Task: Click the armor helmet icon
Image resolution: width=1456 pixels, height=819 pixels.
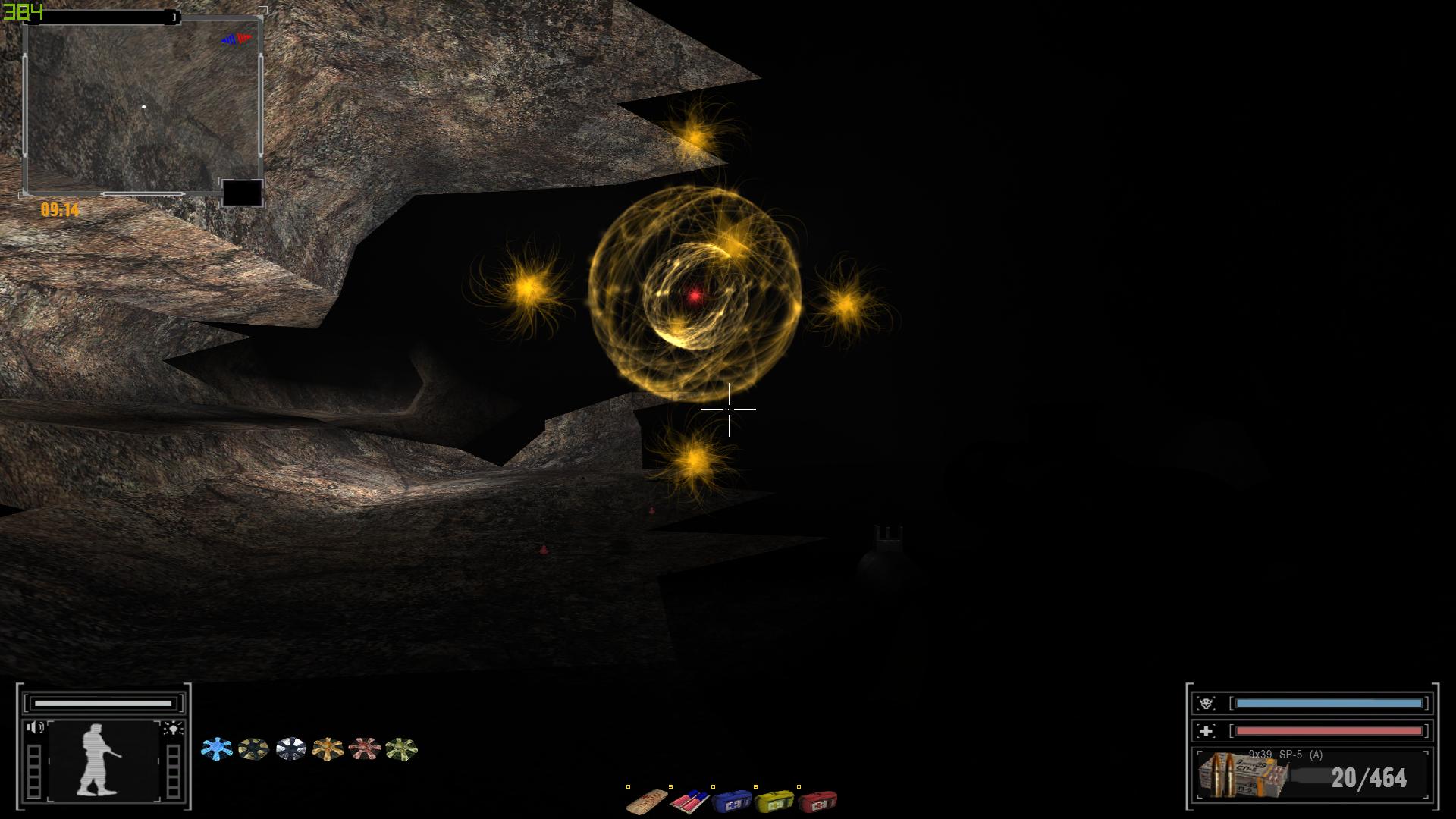Action: click(x=1206, y=703)
